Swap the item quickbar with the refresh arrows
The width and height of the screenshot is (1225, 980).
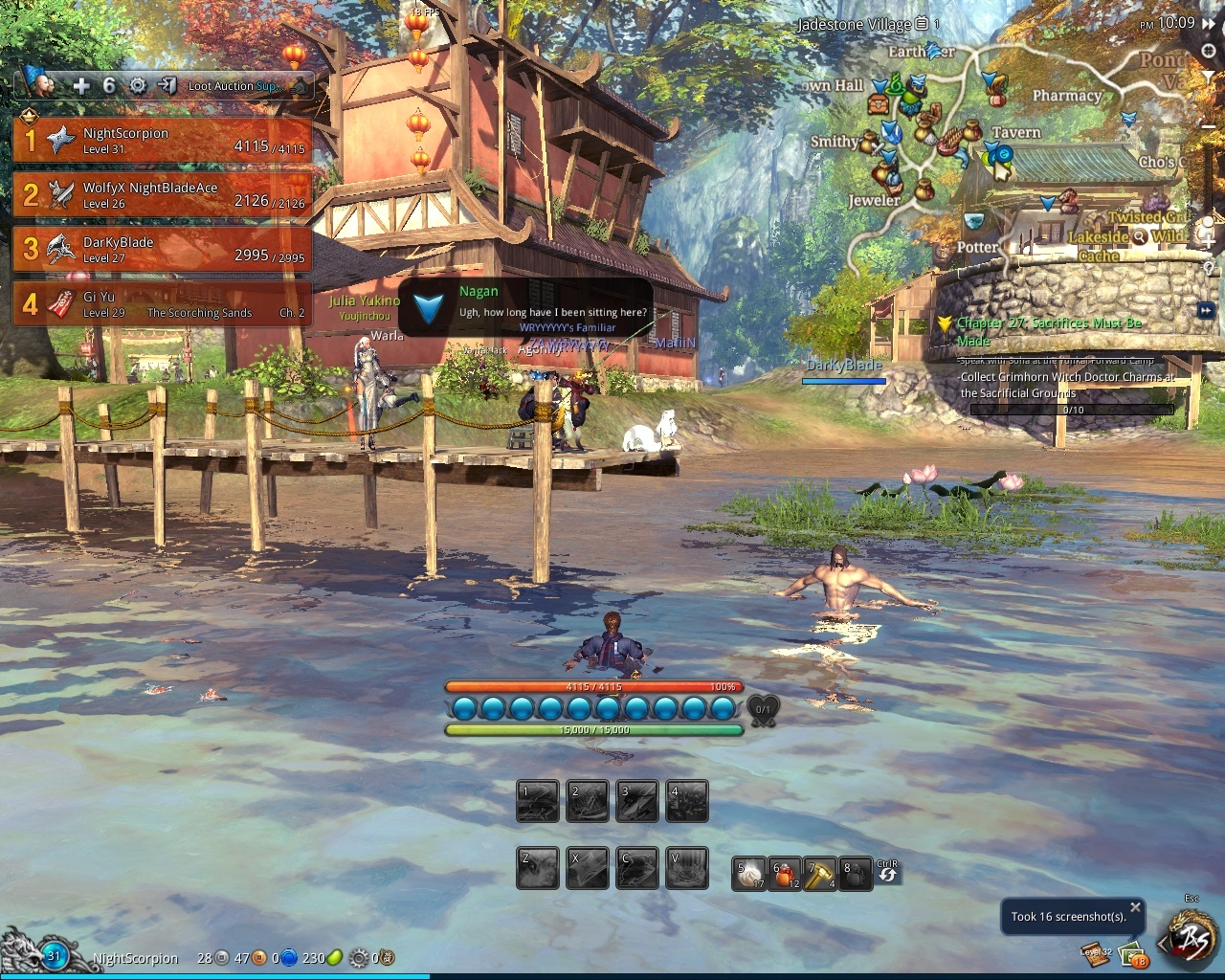pos(888,873)
